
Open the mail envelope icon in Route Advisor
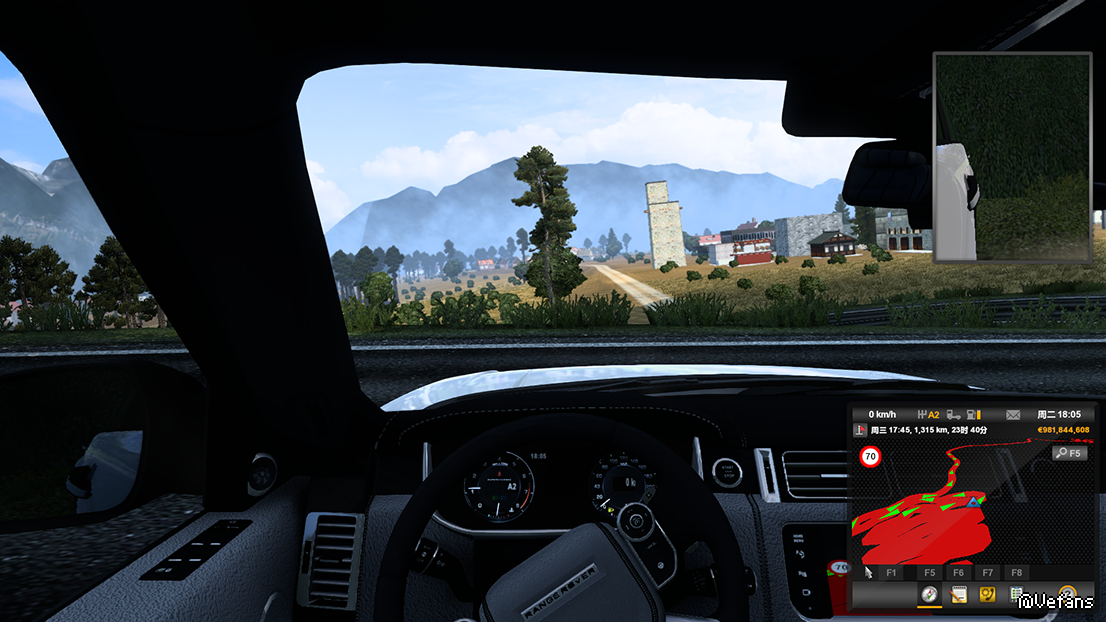[1012, 414]
